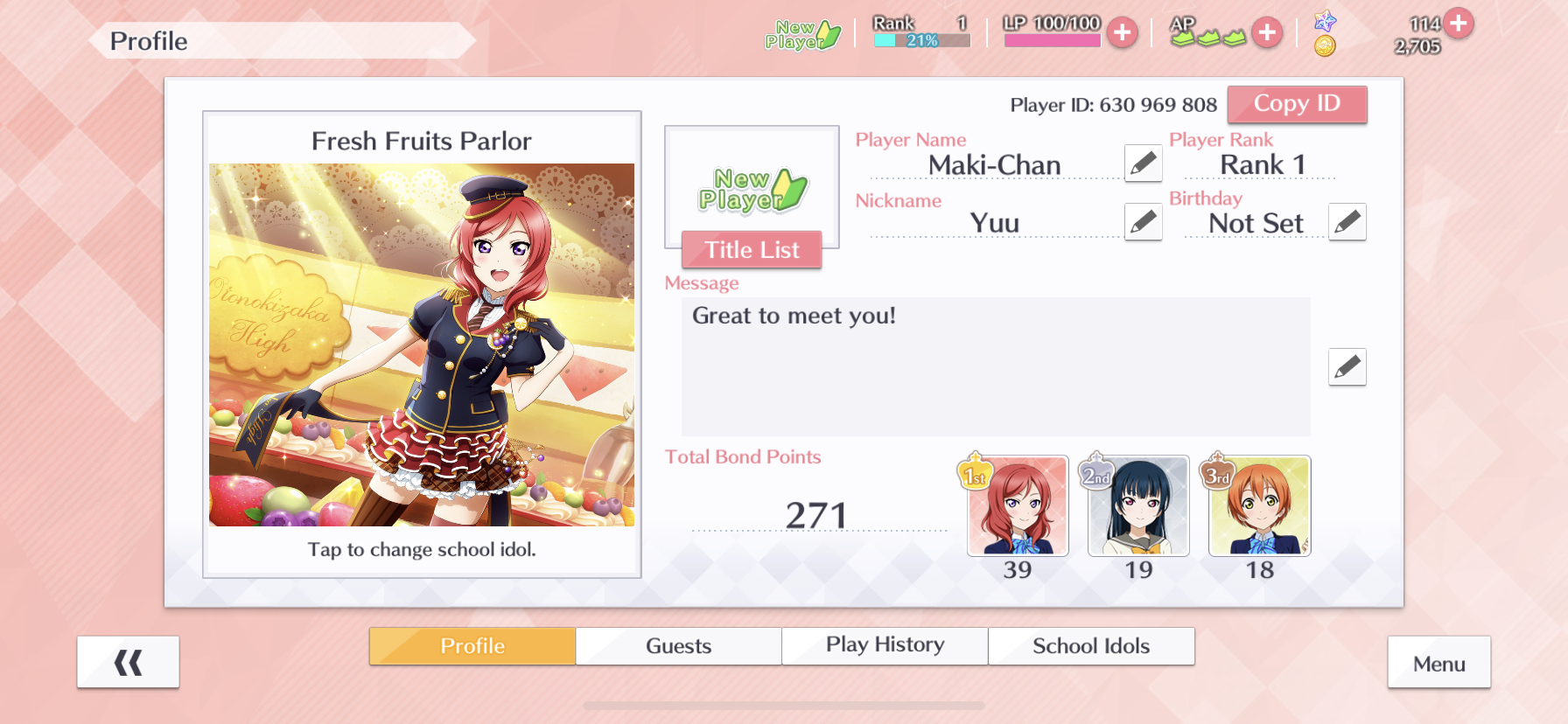Buy more star gems via plus button
Viewport: 1568px width, 724px height.
click(x=1459, y=23)
